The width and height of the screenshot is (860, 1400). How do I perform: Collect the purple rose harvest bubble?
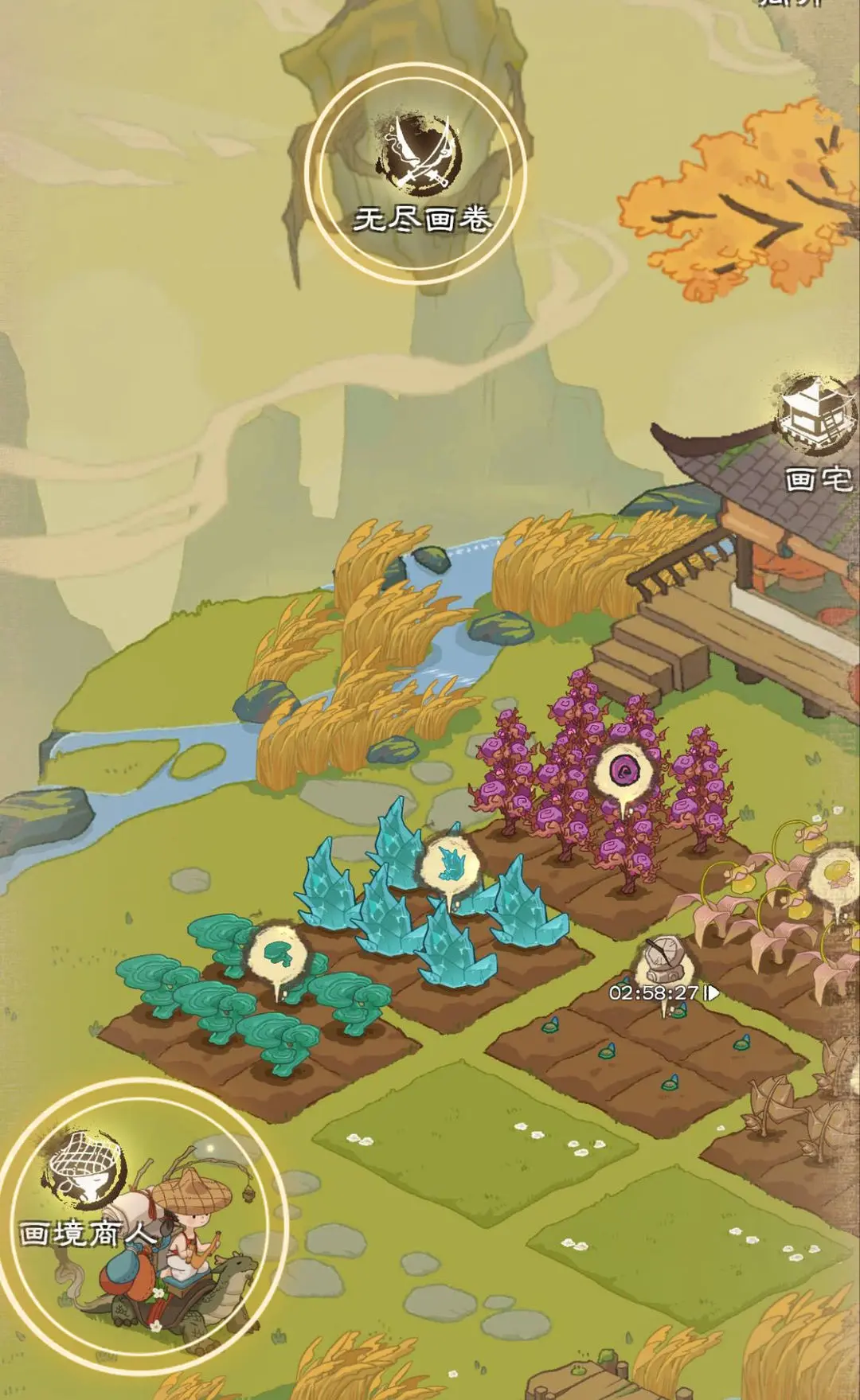point(625,771)
